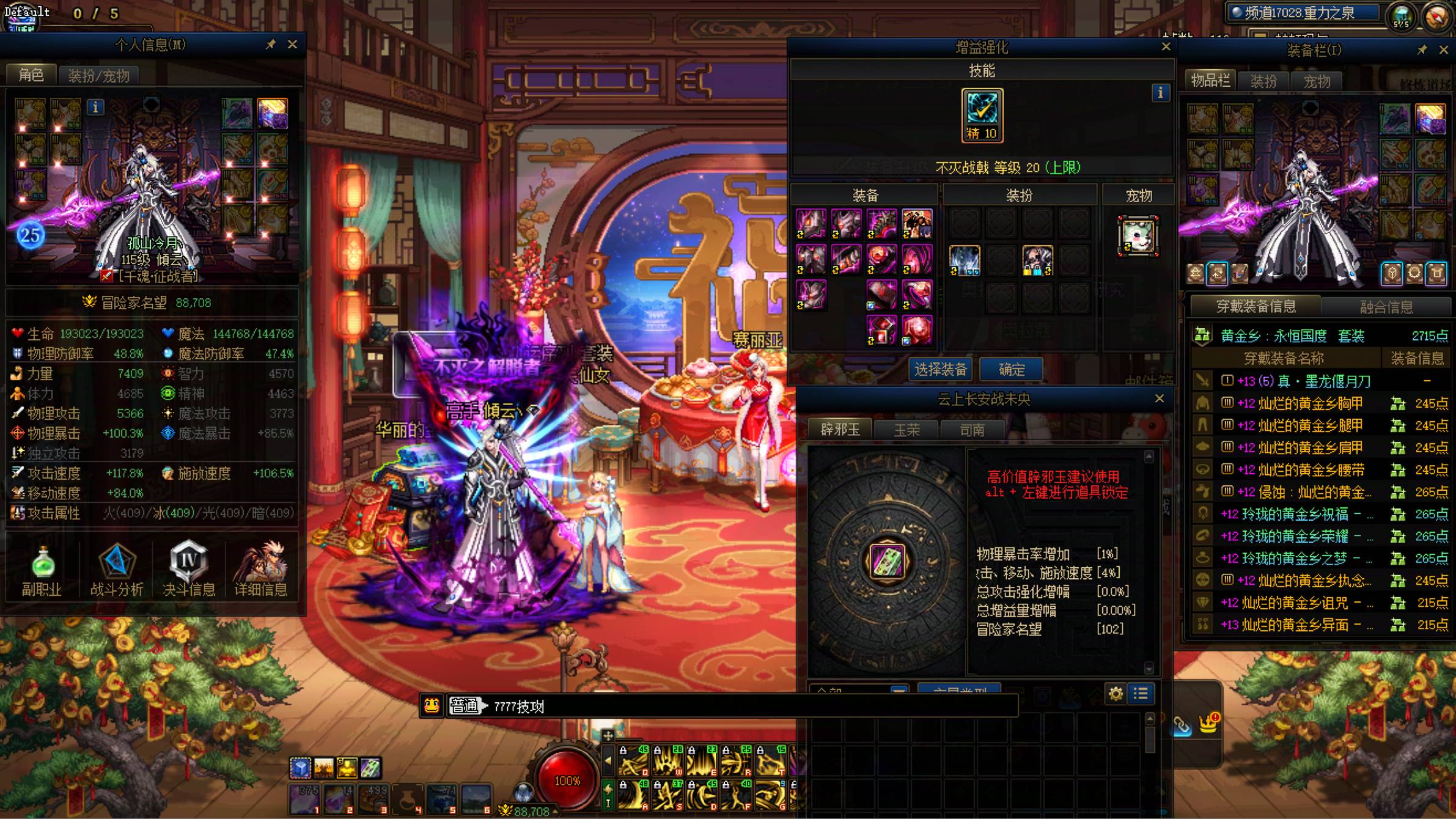Open 副职业 sub-profession button
Viewport: 1456px width, 819px height.
(42, 569)
